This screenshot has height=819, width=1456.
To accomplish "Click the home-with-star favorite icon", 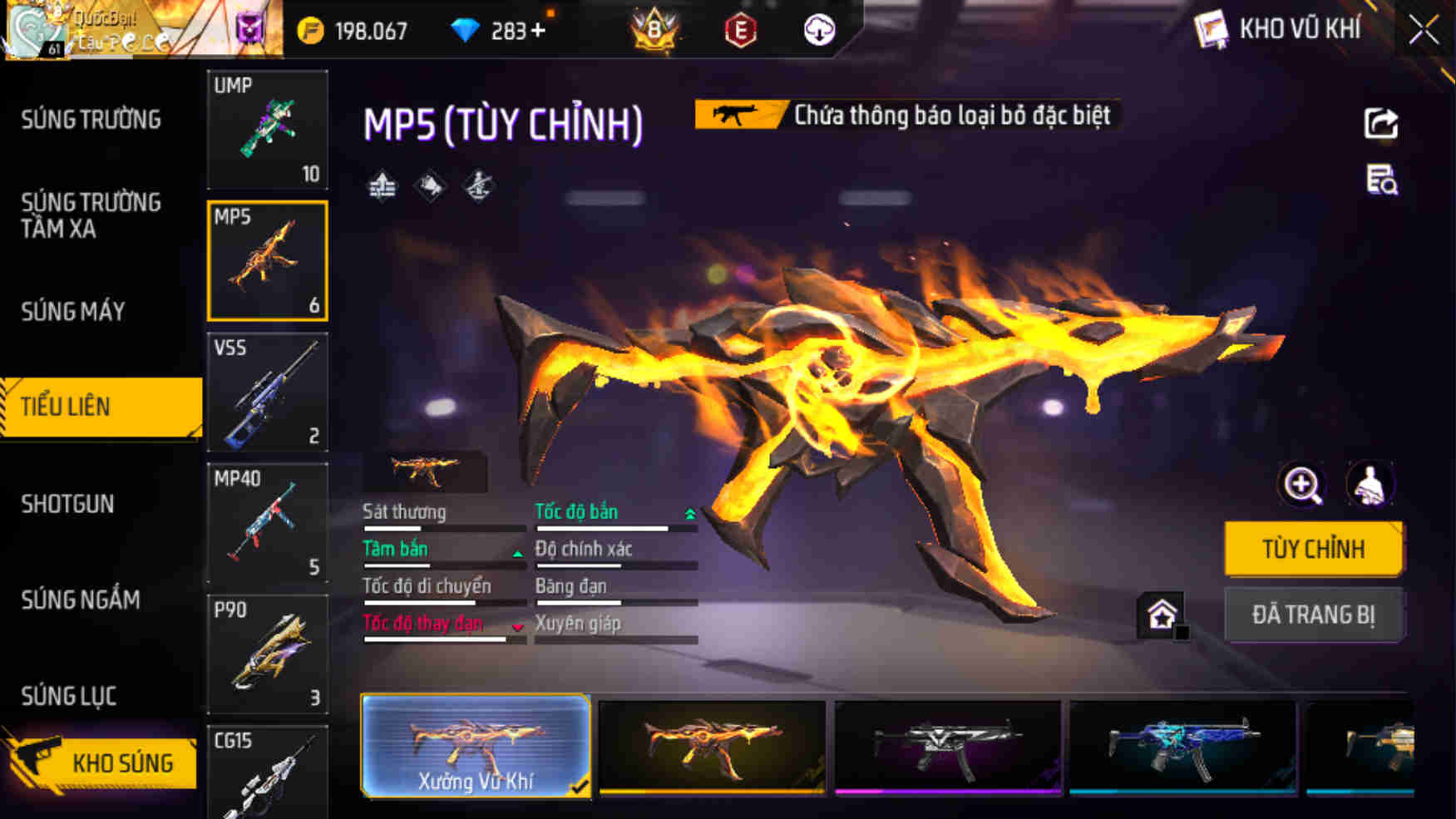I will pyautogui.click(x=1162, y=615).
